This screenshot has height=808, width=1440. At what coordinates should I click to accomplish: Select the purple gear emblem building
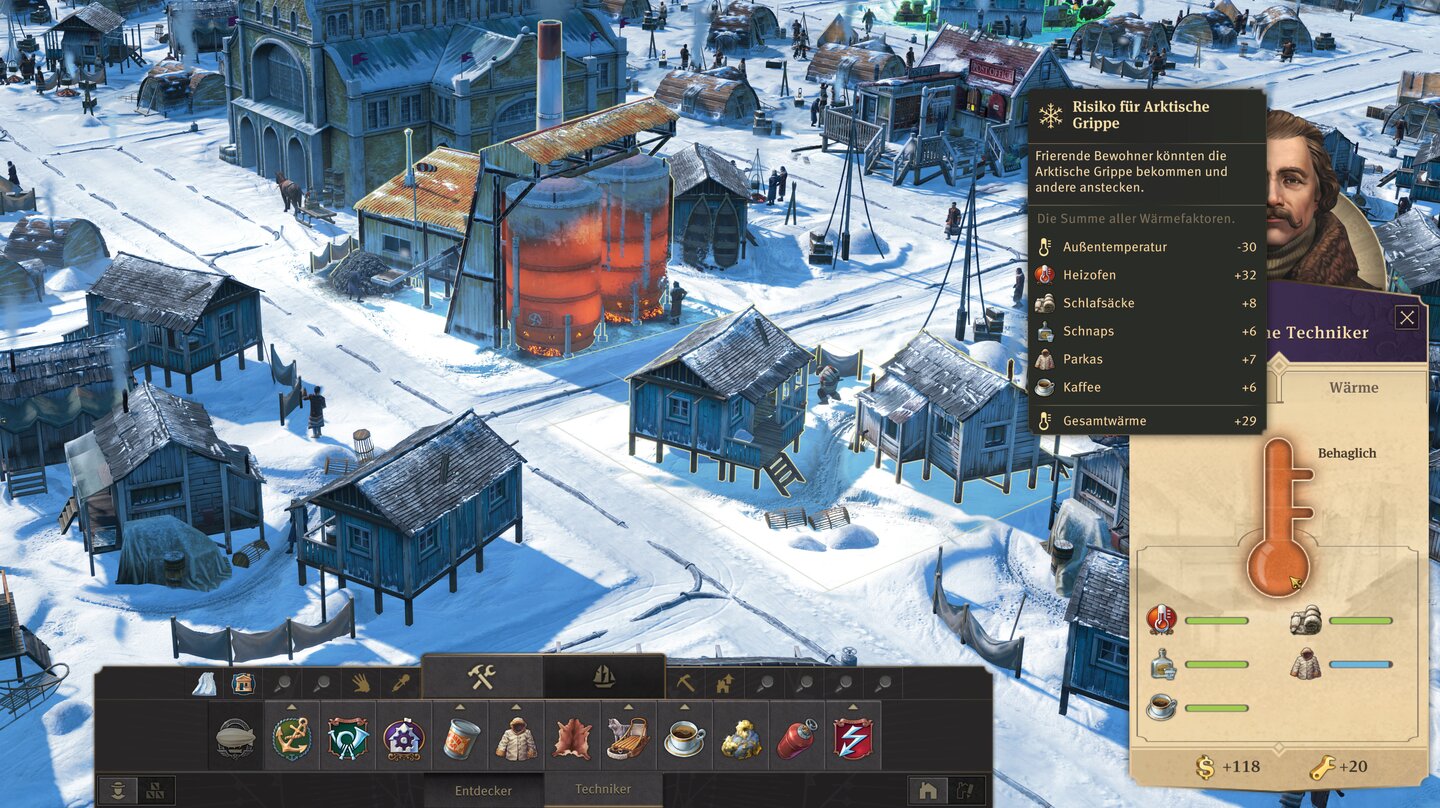click(404, 738)
